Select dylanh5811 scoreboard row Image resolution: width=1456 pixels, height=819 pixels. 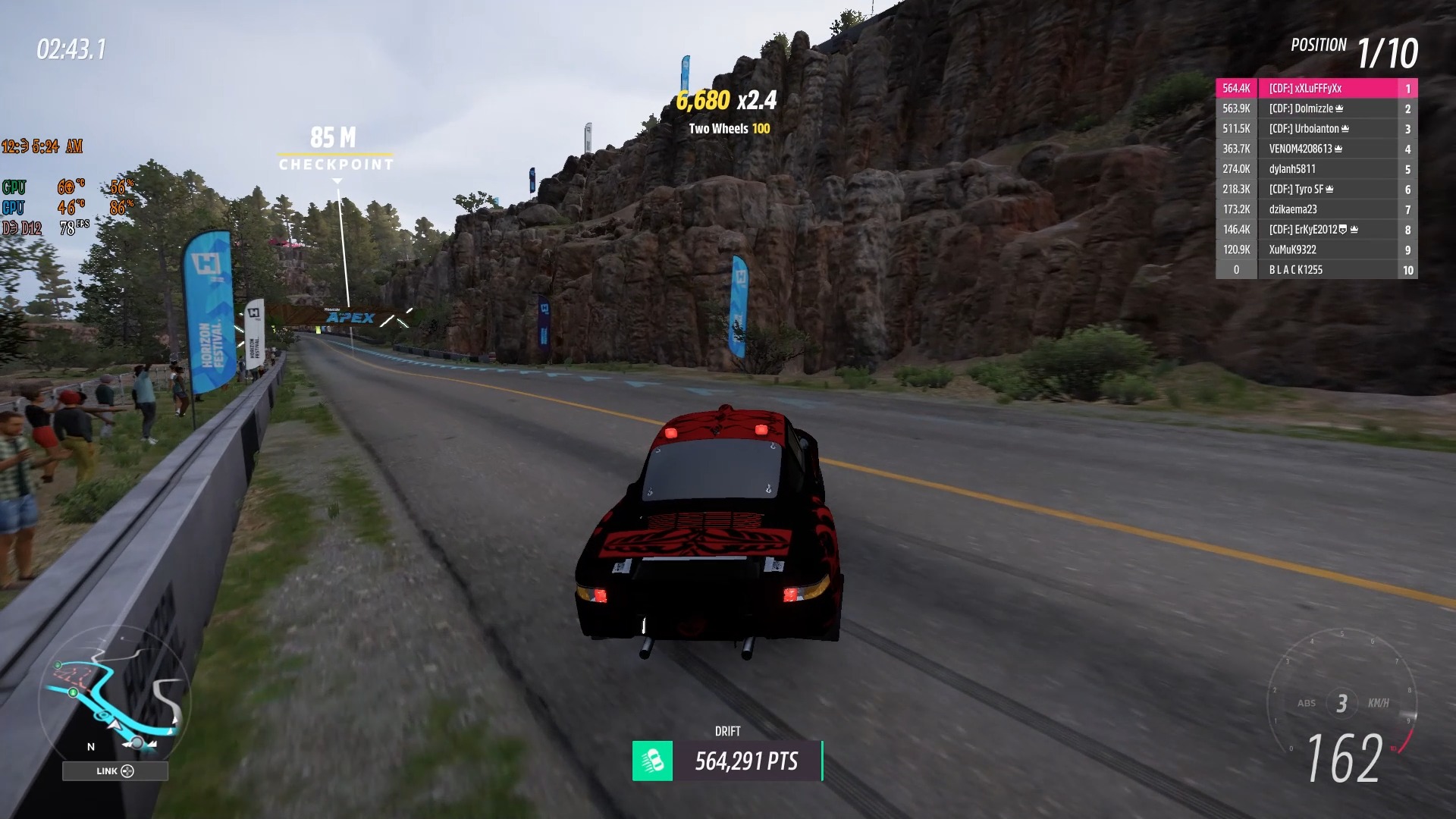[1316, 169]
